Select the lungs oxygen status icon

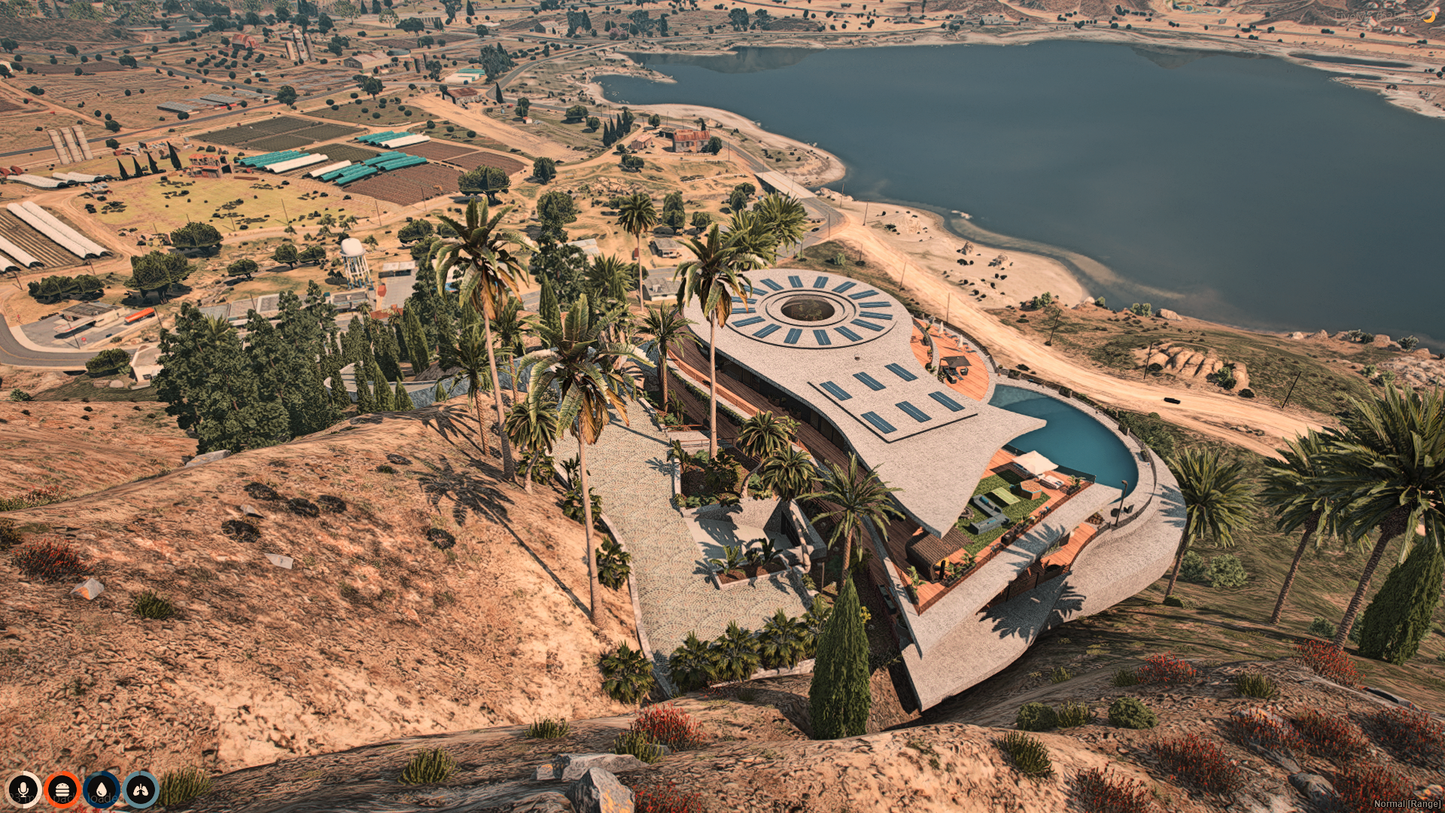coord(139,788)
